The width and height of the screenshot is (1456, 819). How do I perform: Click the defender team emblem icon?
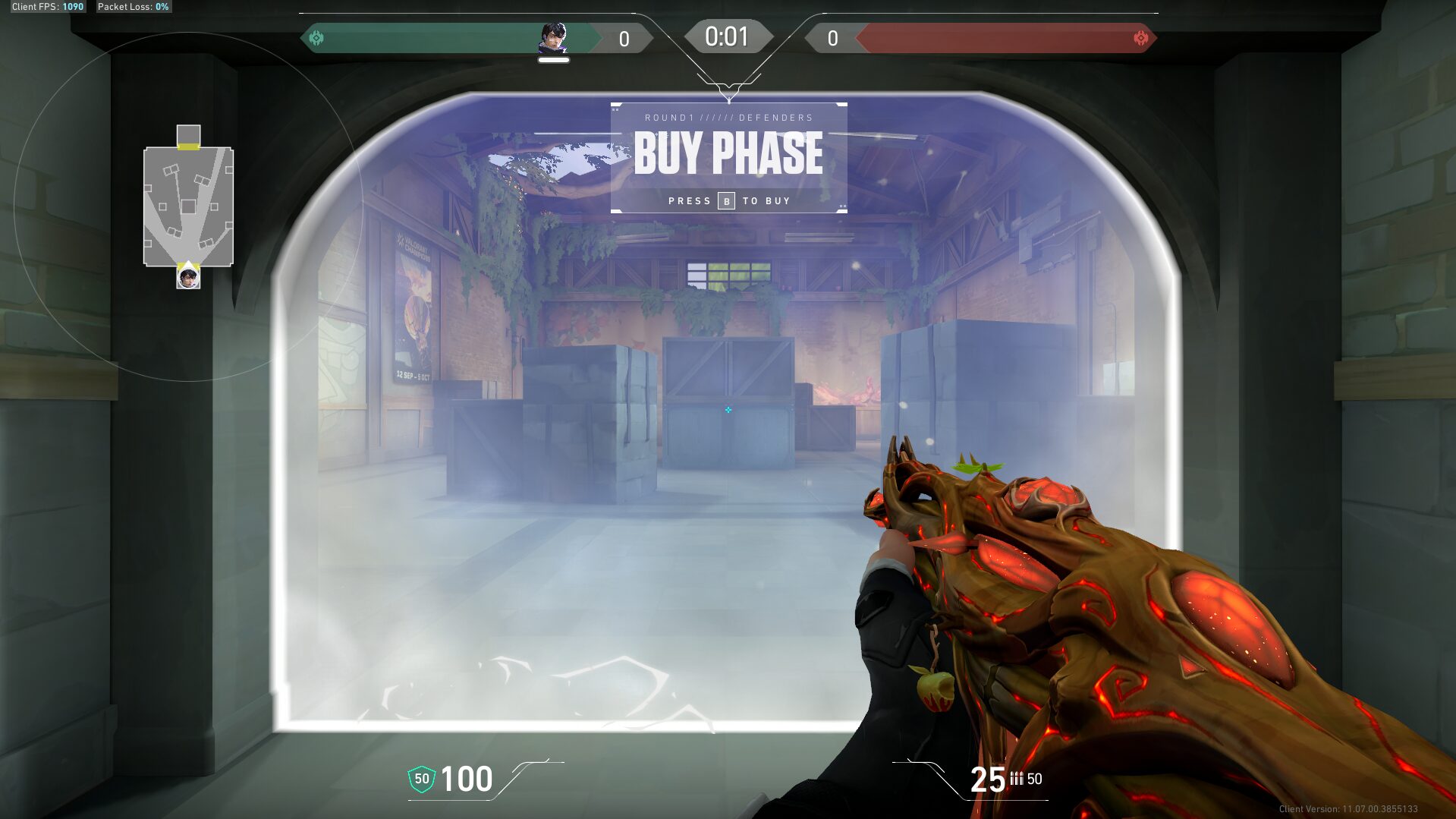(317, 38)
